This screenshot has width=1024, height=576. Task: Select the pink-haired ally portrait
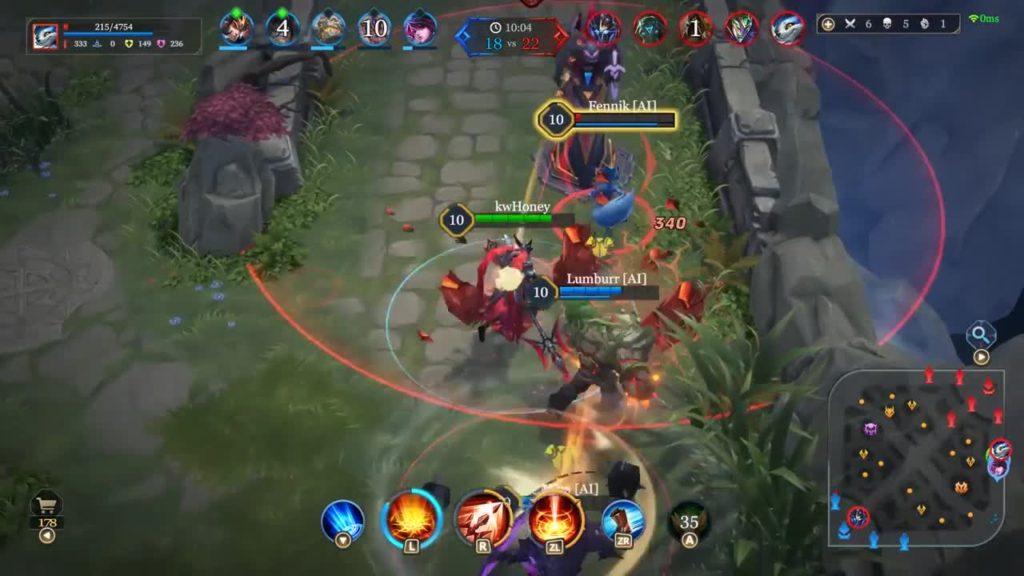point(420,28)
